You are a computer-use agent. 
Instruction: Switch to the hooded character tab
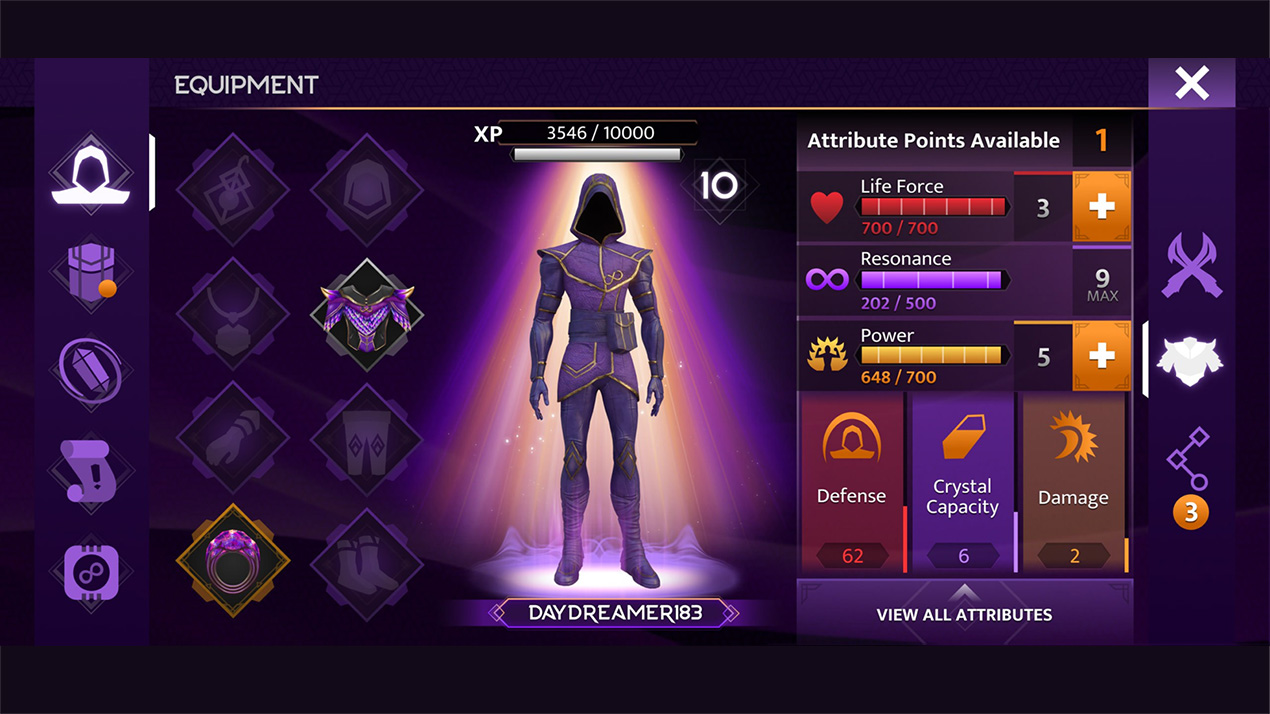click(92, 174)
